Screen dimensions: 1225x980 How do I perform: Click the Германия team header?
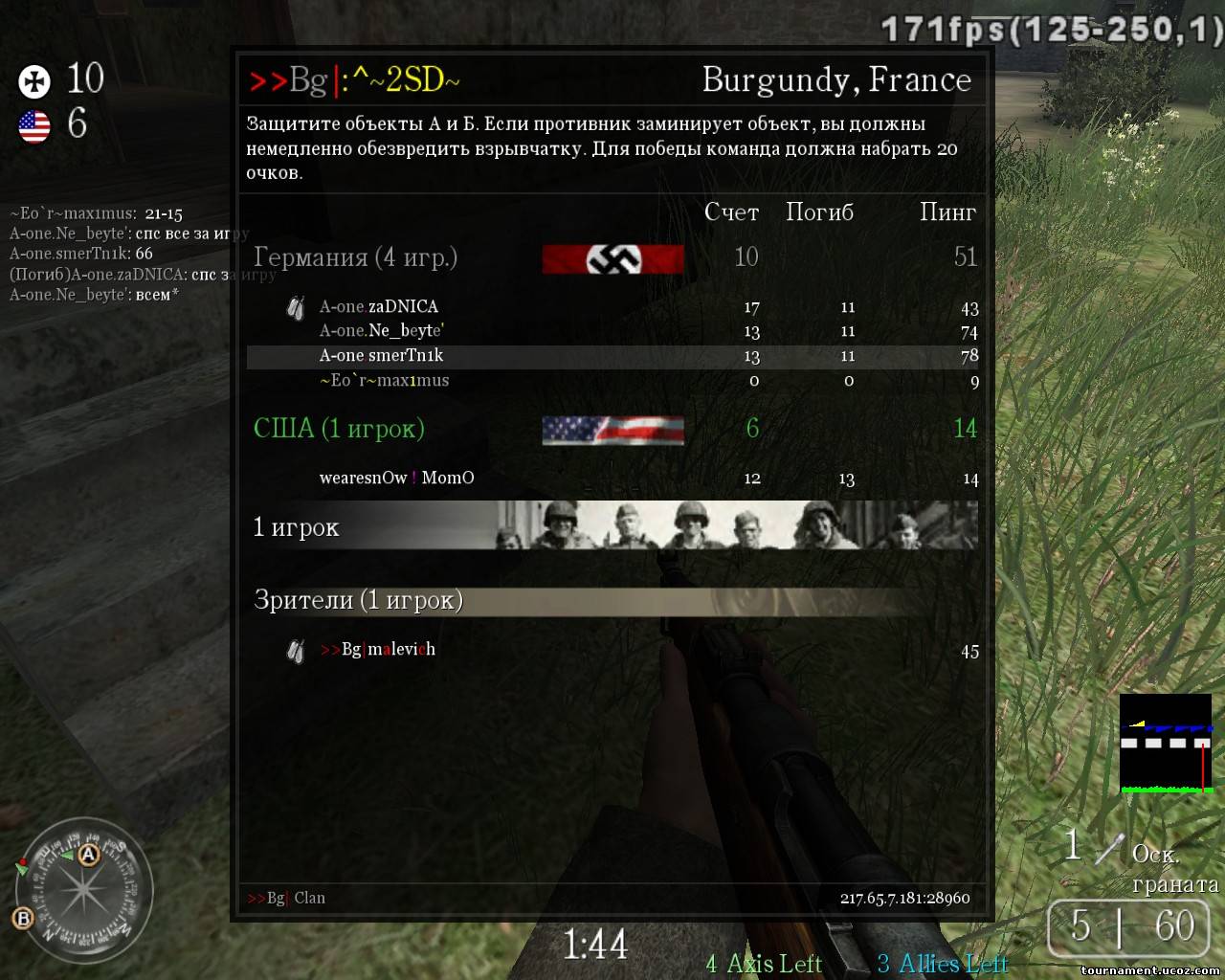point(355,257)
